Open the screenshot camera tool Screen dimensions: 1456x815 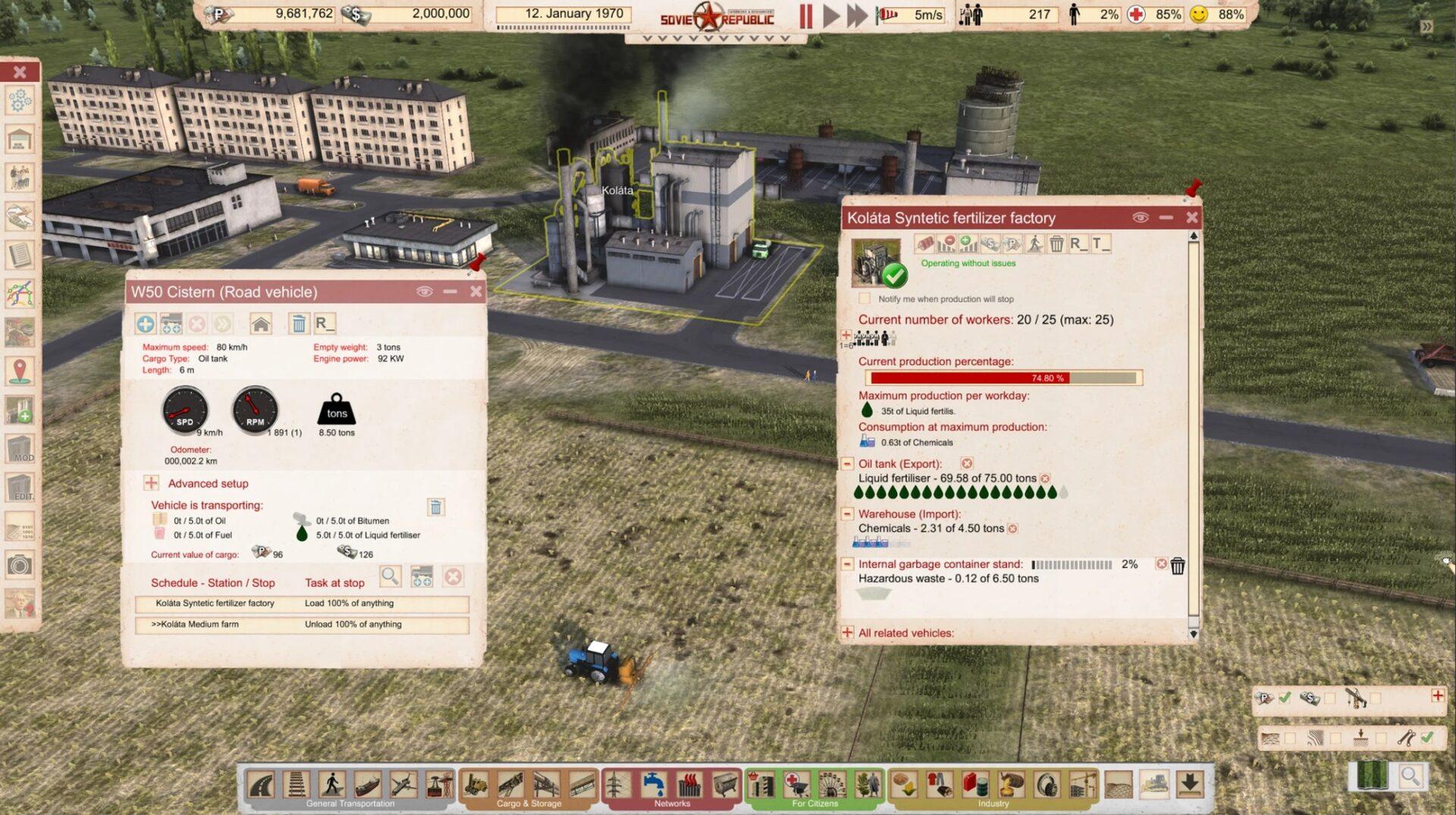tap(20, 565)
